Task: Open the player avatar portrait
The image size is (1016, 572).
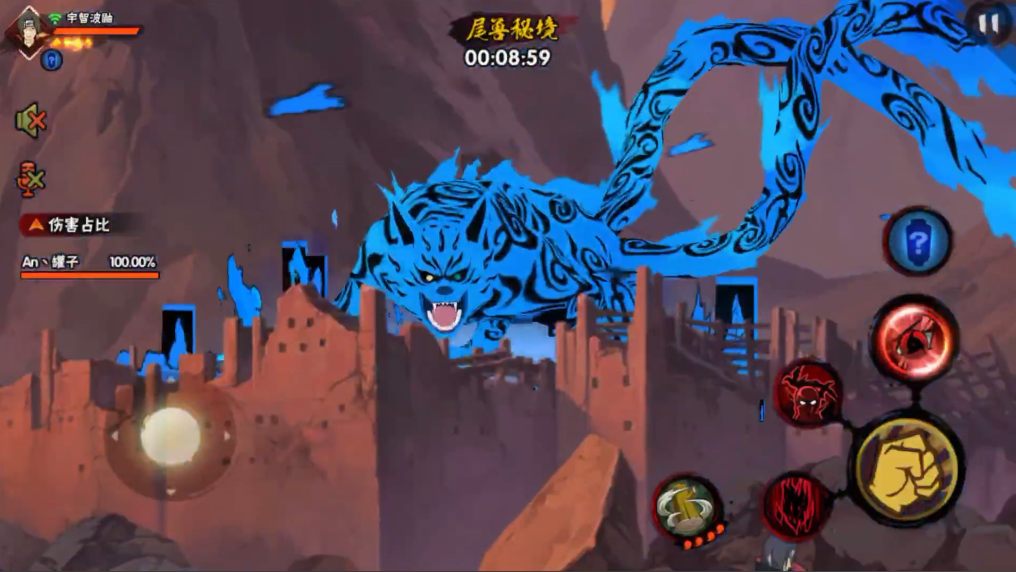Action: [26, 30]
